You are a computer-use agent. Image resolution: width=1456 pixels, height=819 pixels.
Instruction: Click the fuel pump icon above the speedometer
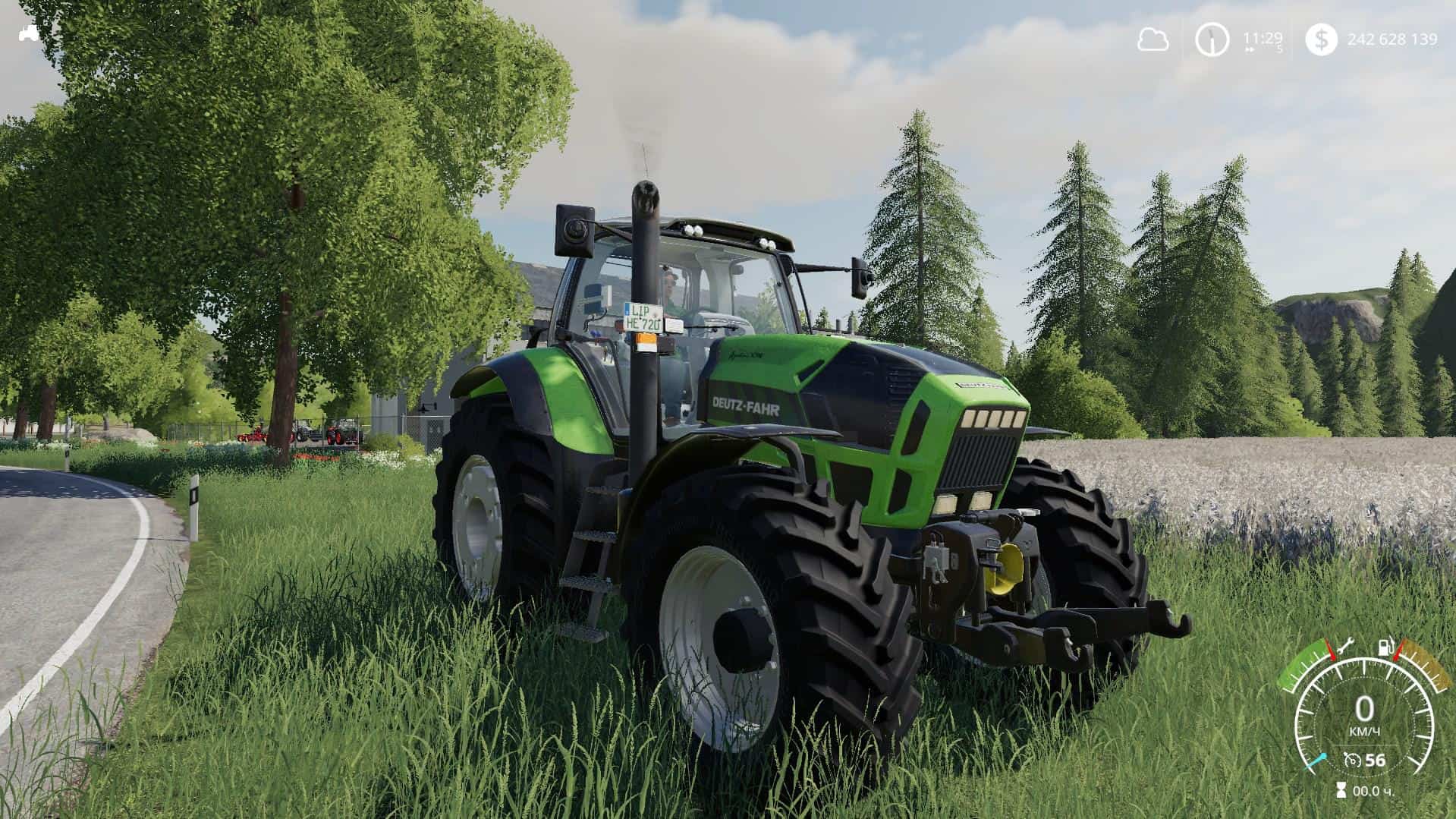pos(1385,647)
